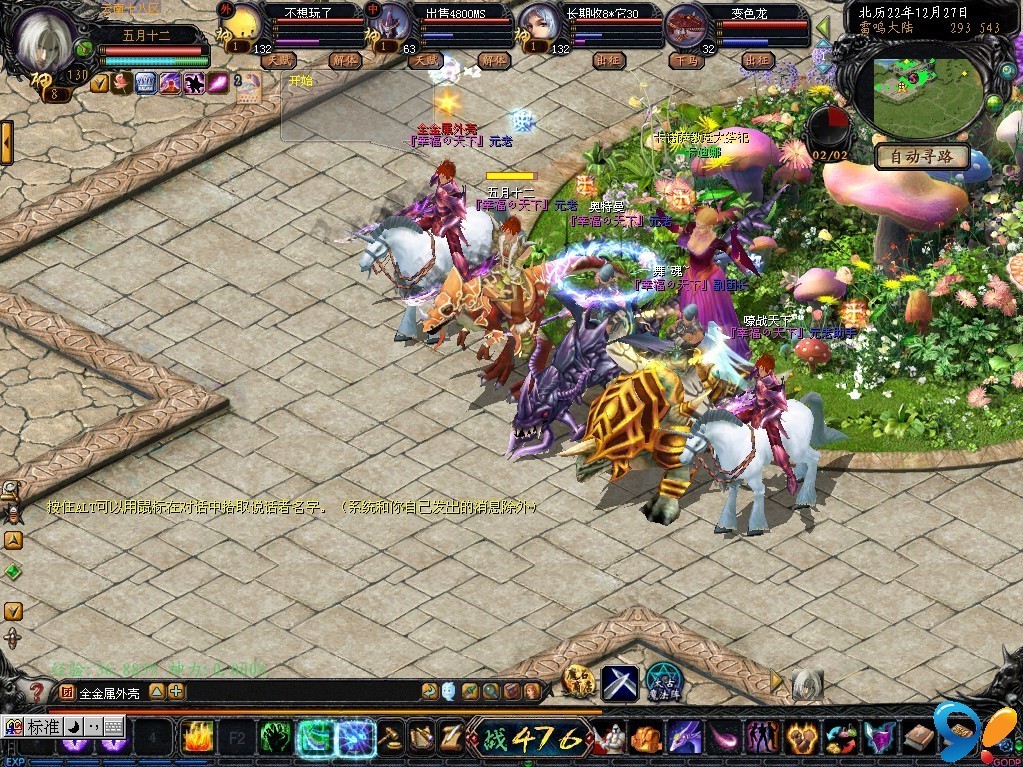This screenshot has width=1023, height=767.
Task: Click the red question mark help button
Action: click(x=37, y=691)
